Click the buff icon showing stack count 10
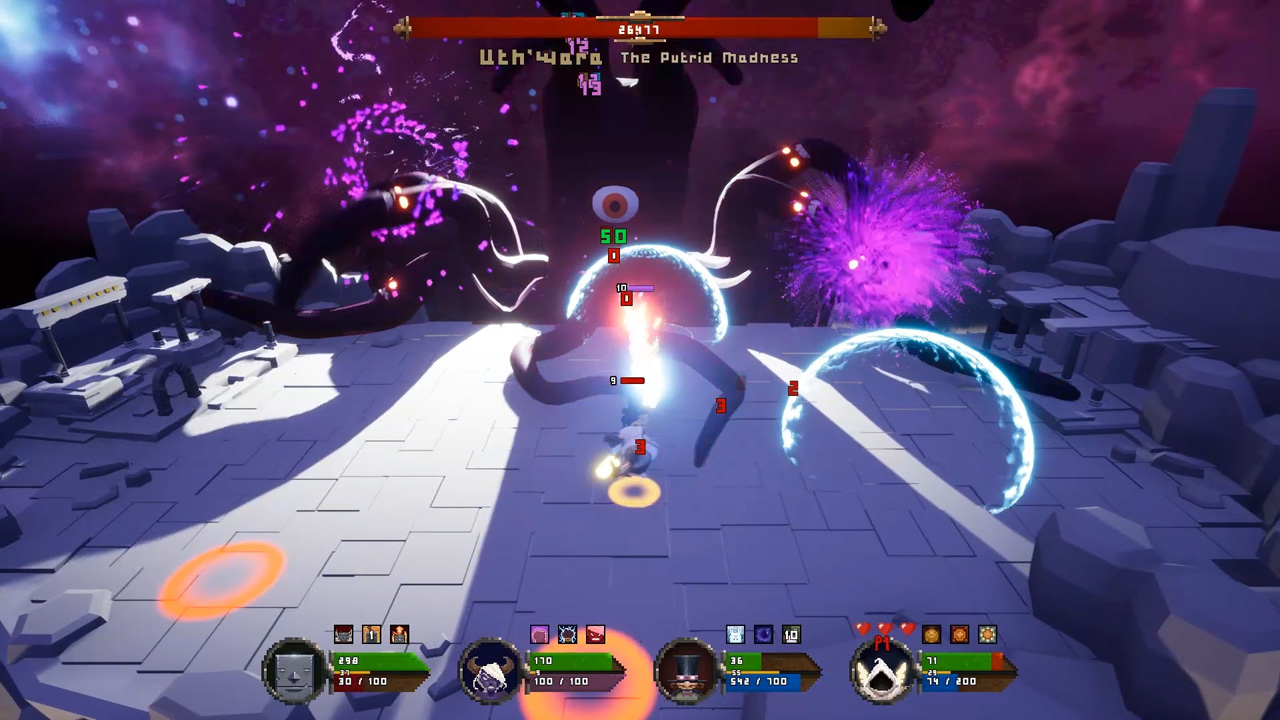1280x720 pixels. coord(790,634)
